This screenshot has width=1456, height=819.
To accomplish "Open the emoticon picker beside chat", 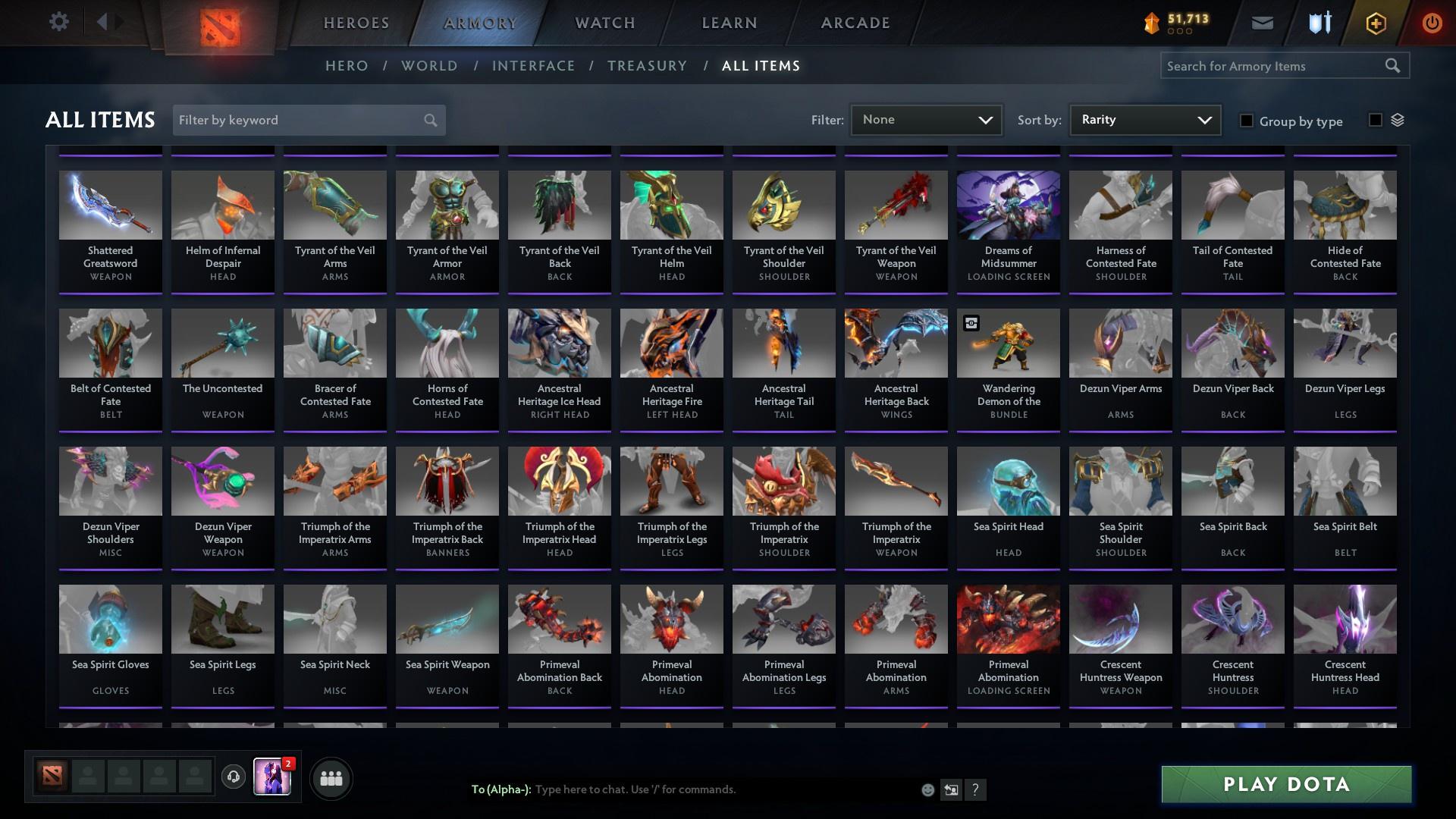I will coord(927,789).
